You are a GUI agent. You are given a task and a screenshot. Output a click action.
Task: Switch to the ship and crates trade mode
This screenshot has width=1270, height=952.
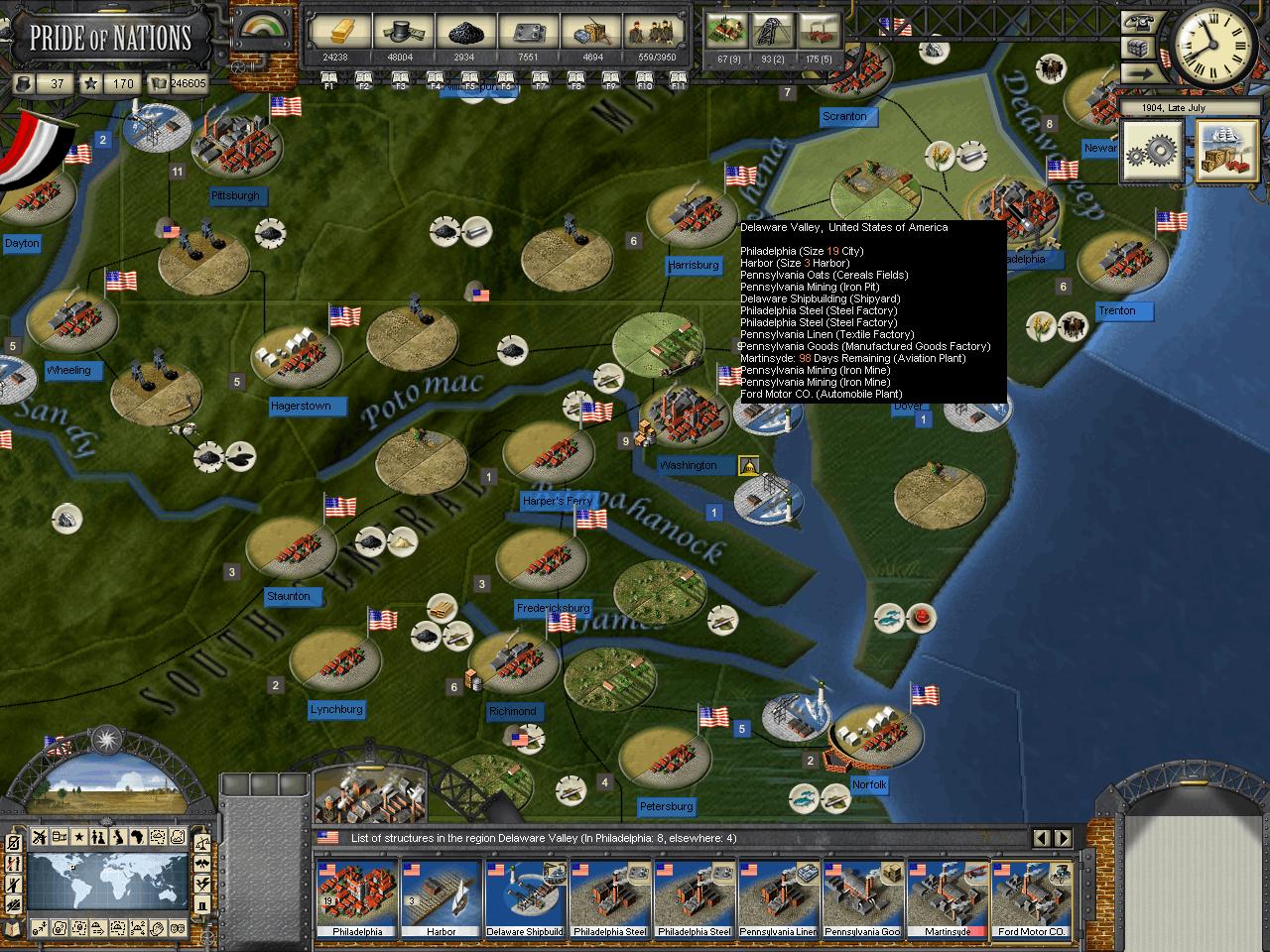pos(1226,152)
